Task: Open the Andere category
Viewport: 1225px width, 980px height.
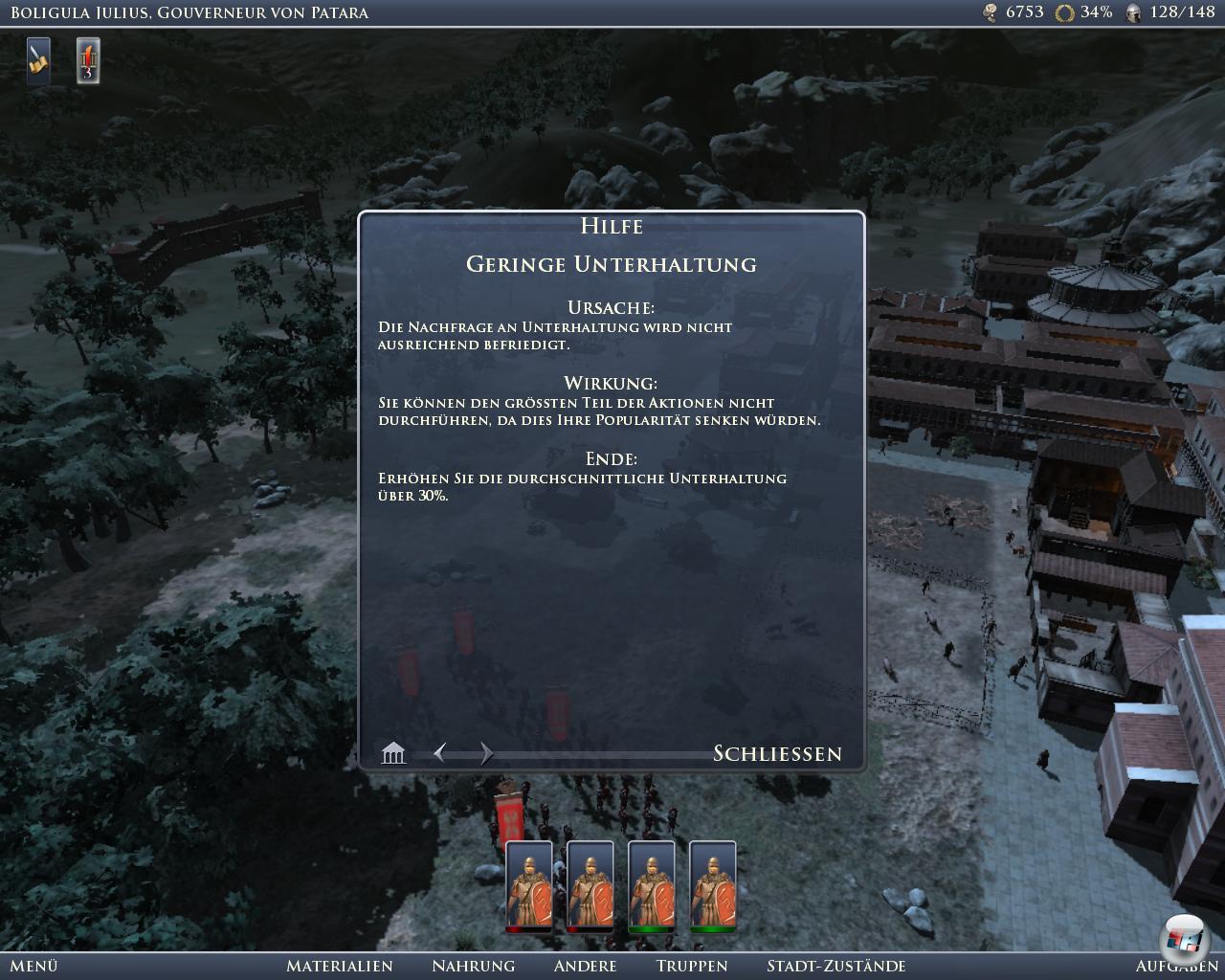Action: click(x=585, y=966)
